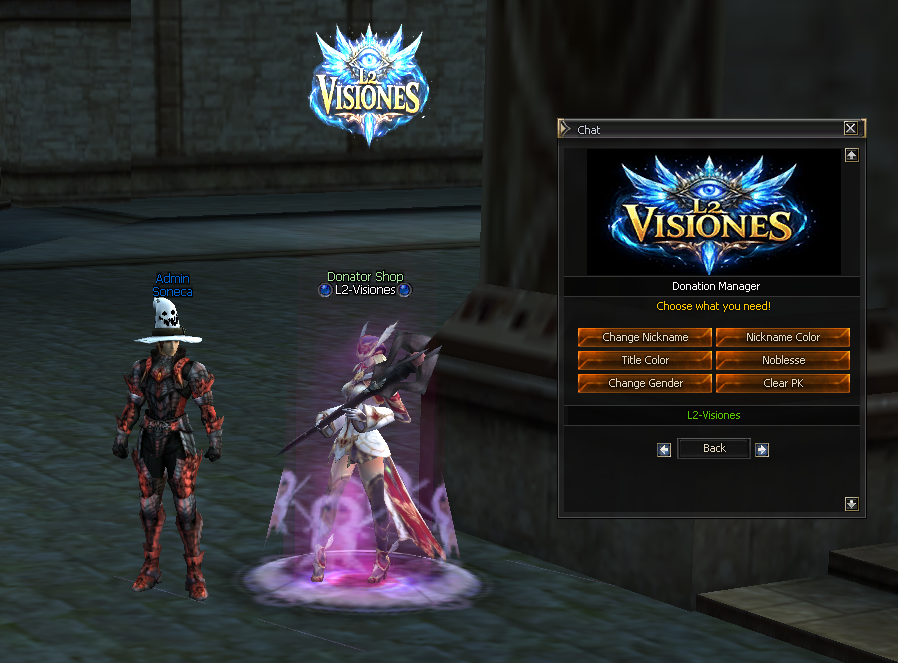Choose the Change Nickname option

(x=645, y=337)
